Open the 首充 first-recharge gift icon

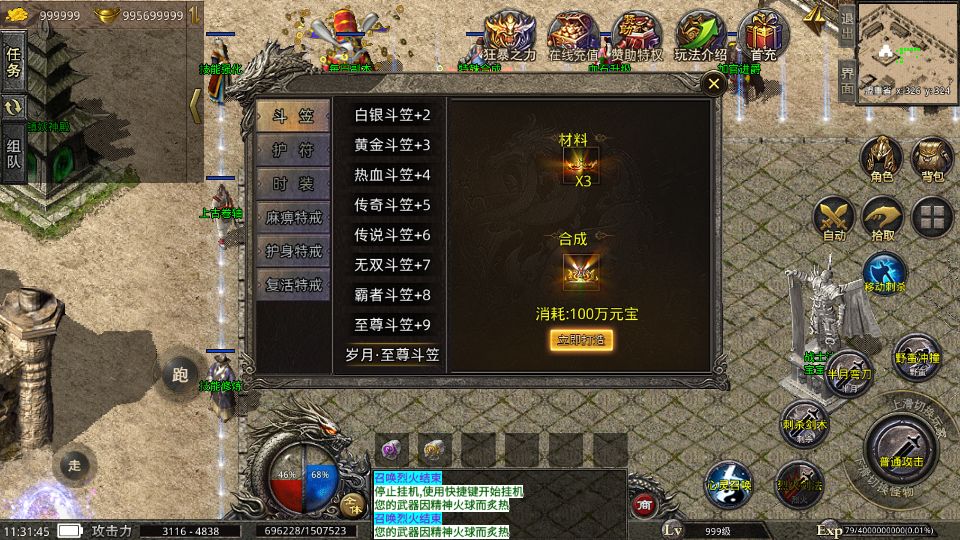coord(764,40)
